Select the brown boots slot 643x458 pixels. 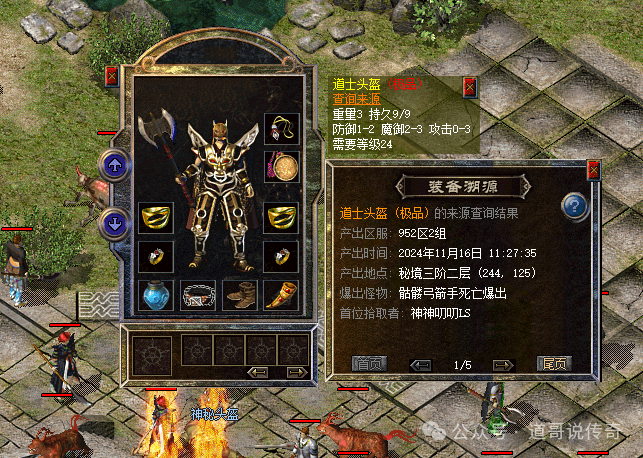240,294
